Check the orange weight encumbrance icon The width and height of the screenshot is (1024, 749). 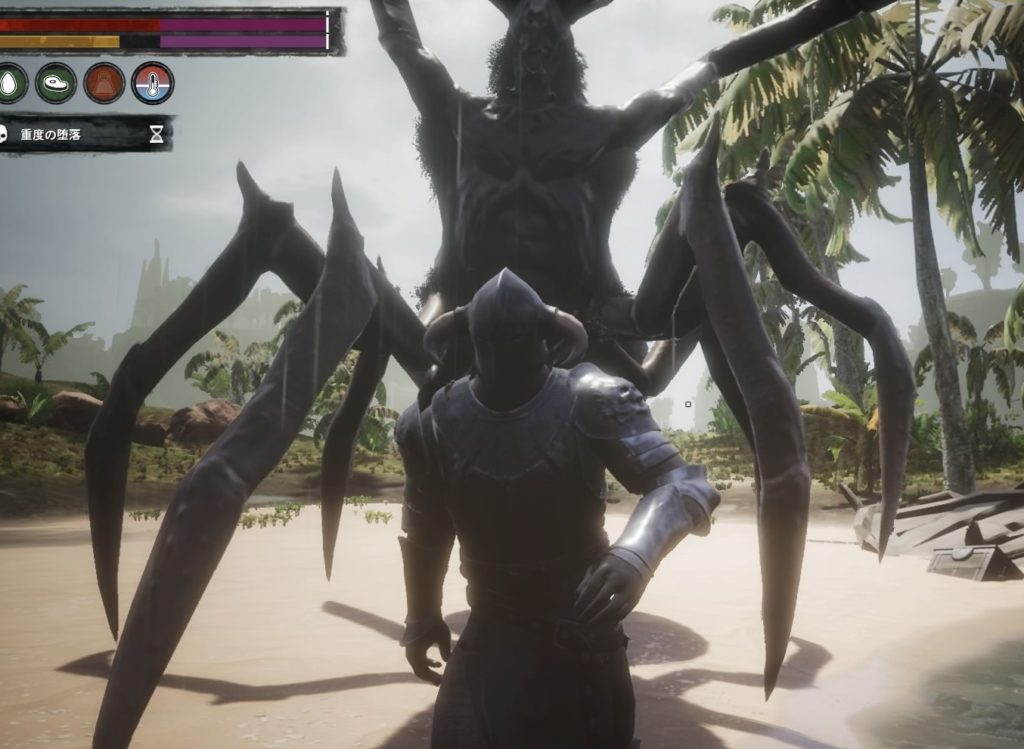tap(104, 82)
